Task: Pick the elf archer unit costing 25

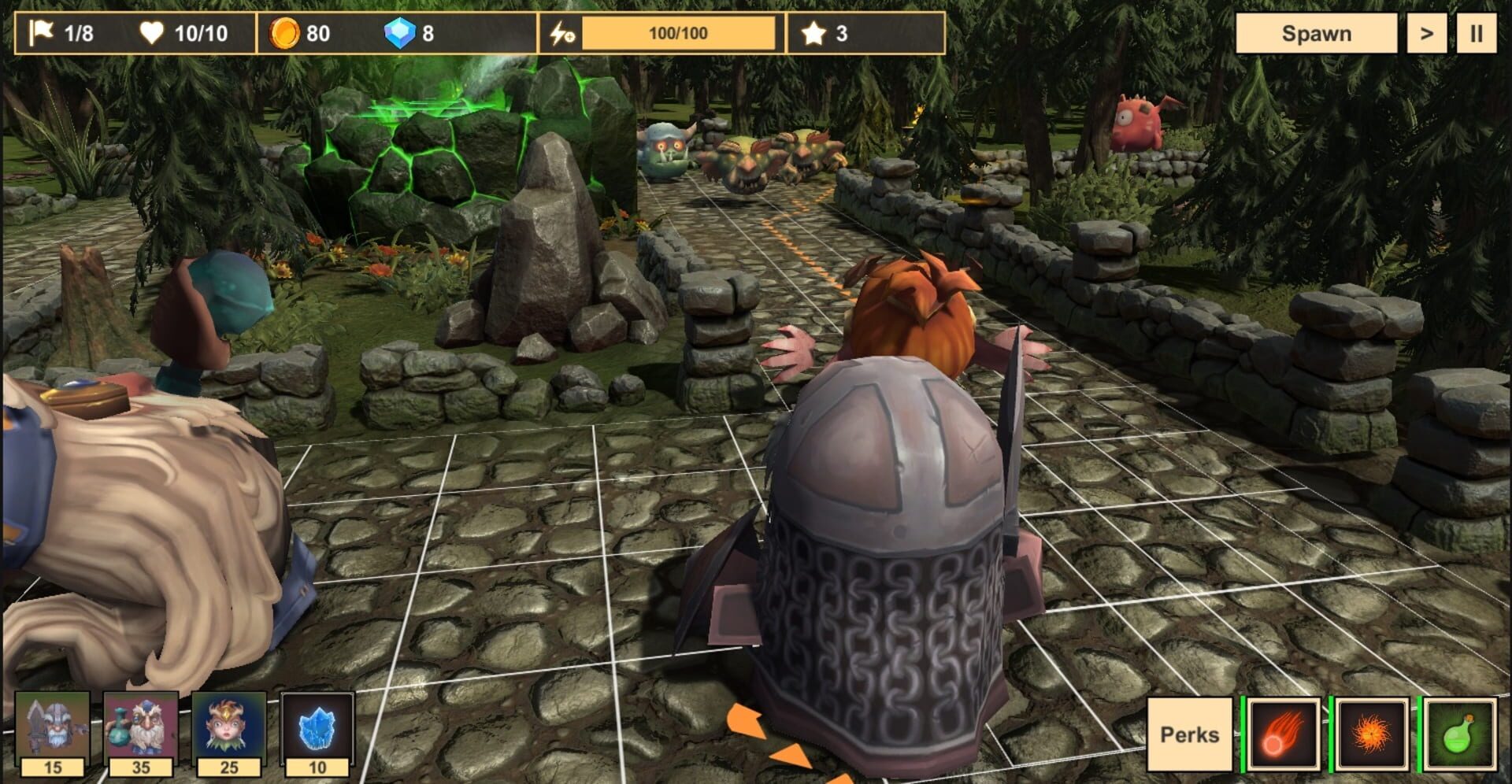Action: (228, 727)
